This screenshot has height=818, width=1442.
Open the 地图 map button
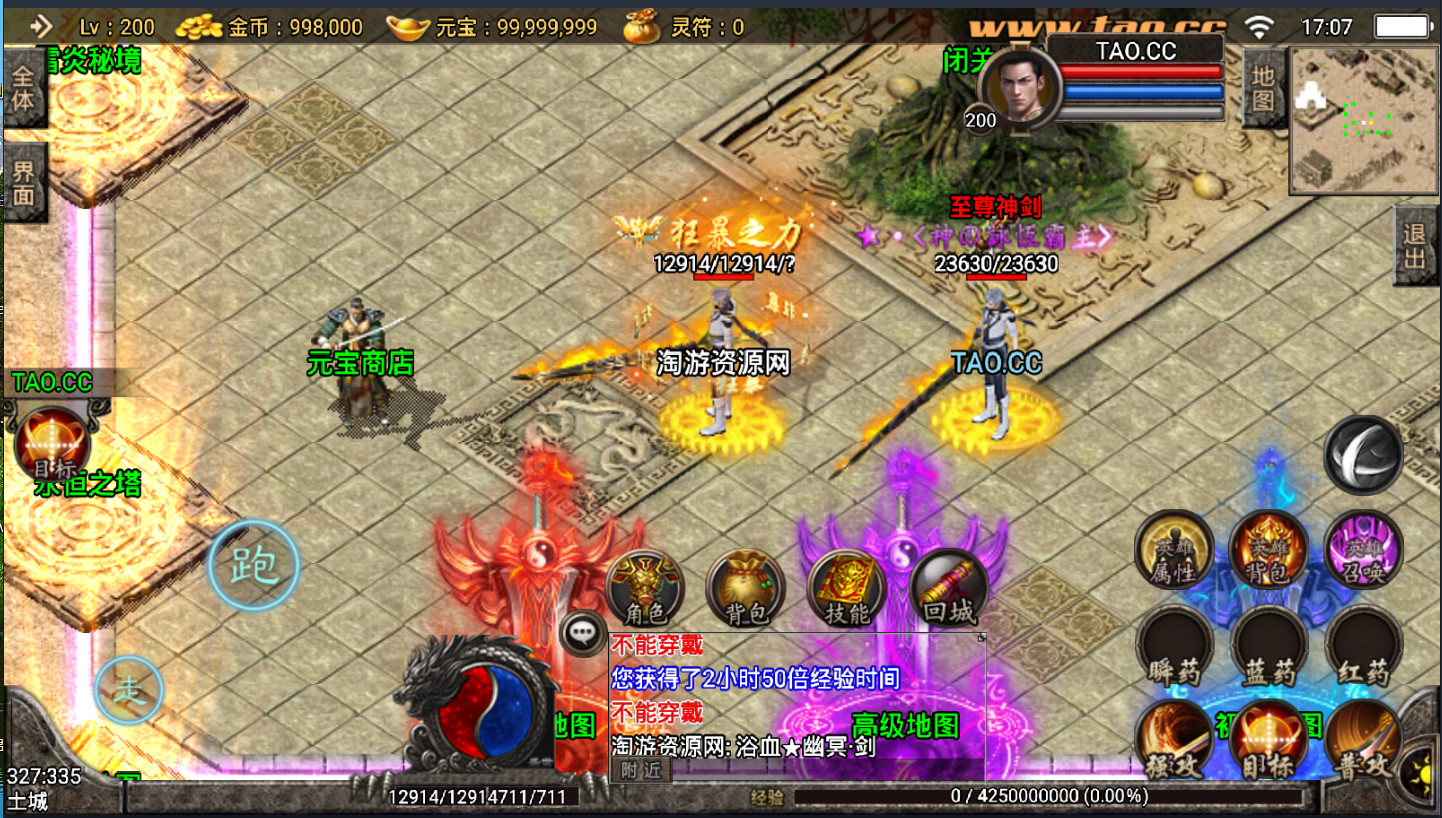click(1264, 88)
